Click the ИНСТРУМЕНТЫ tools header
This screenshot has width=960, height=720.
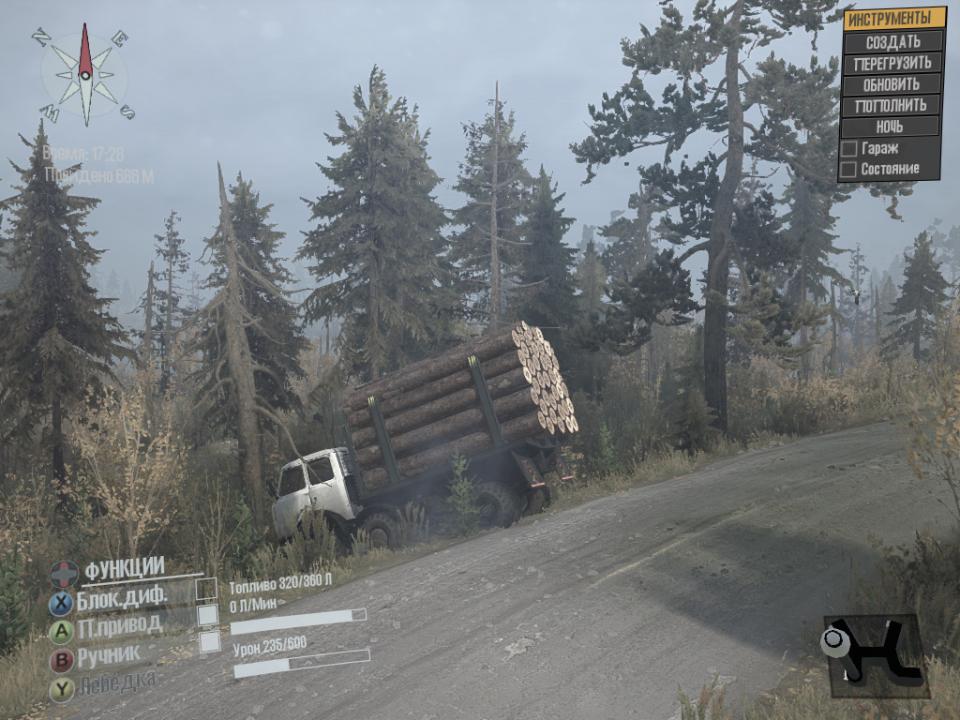(x=894, y=18)
